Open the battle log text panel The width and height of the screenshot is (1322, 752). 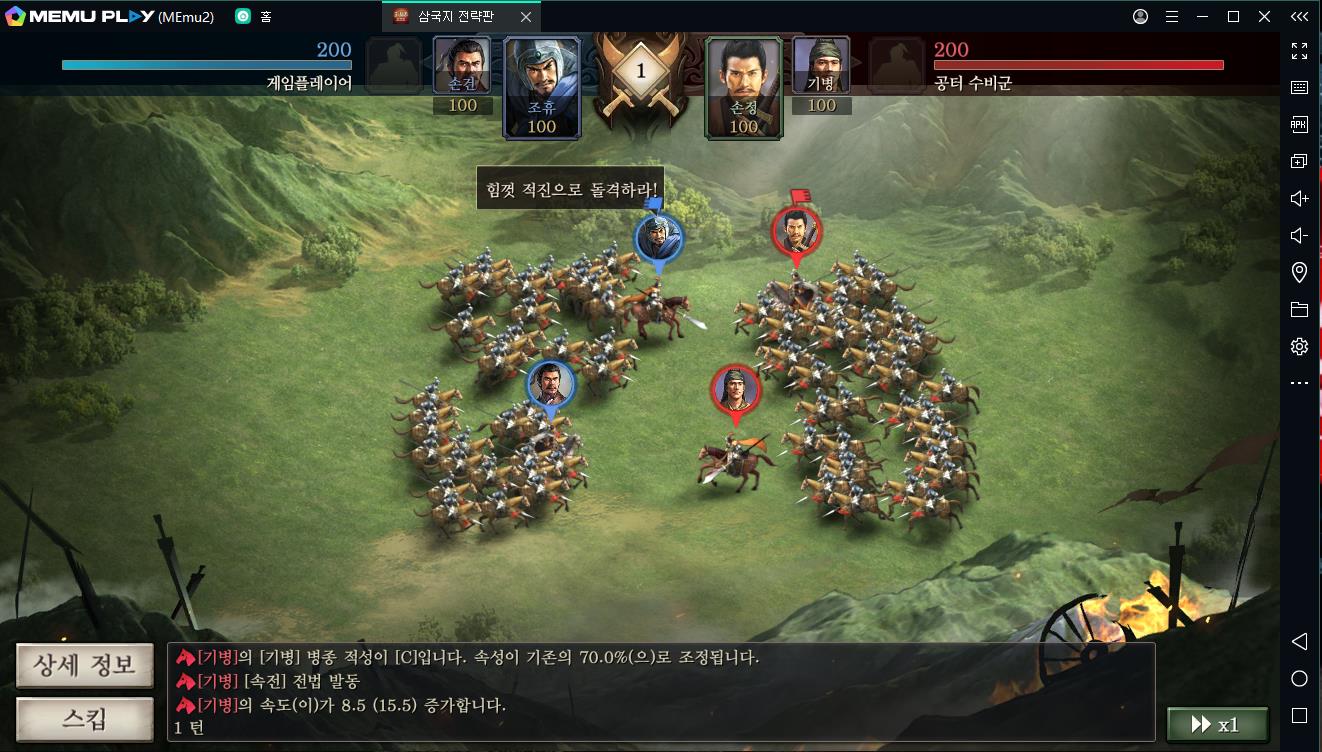point(660,691)
